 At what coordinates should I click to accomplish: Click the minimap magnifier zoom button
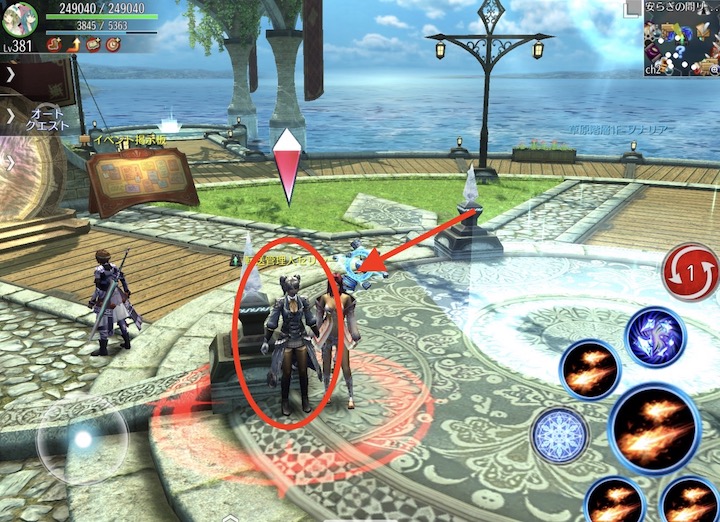712,69
